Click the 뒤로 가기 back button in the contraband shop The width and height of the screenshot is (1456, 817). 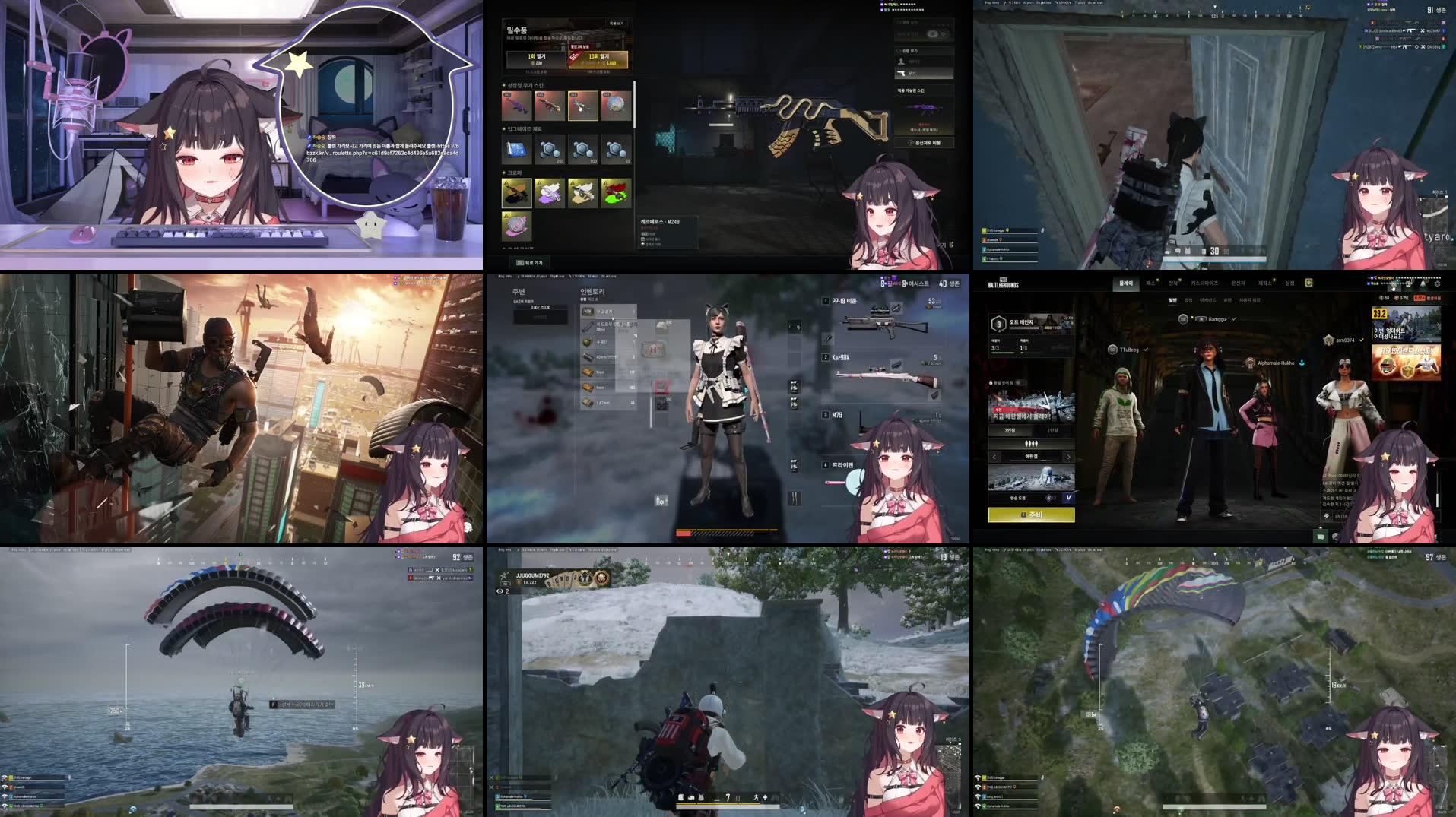[528, 262]
